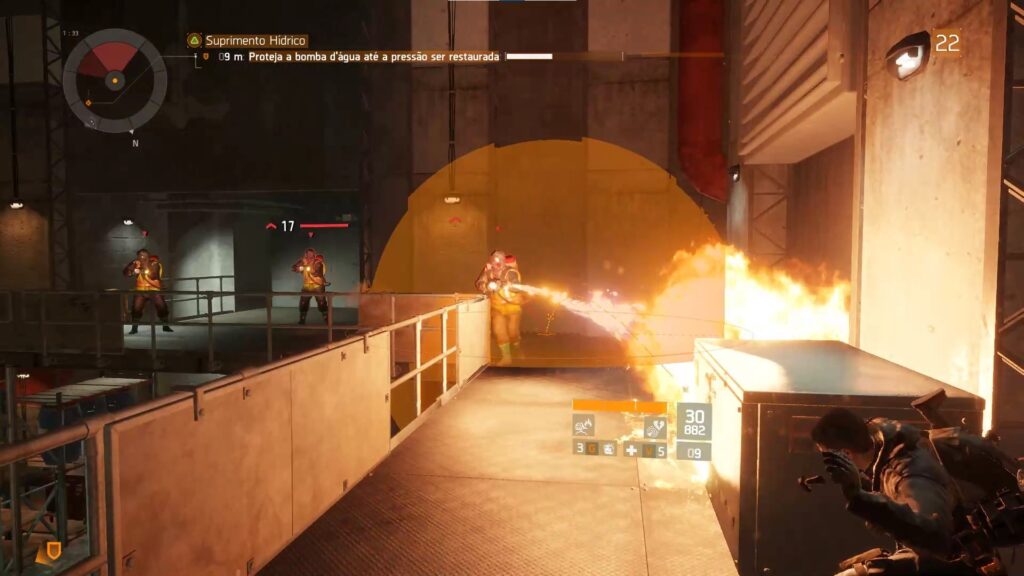1024x576 pixels.
Task: Use a medkit from the plus slot
Action: [x=632, y=450]
